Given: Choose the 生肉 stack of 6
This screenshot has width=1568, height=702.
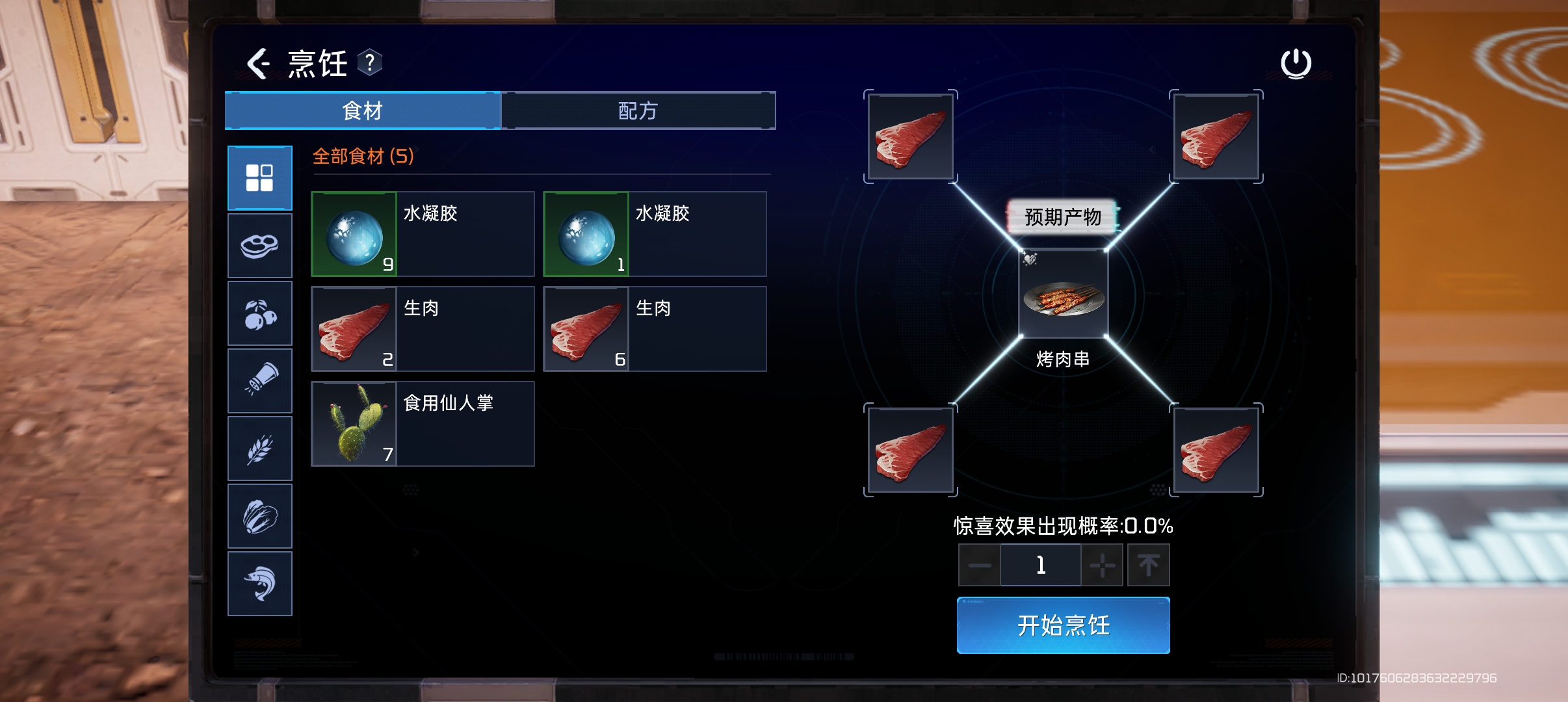Looking at the screenshot, I should [x=655, y=329].
